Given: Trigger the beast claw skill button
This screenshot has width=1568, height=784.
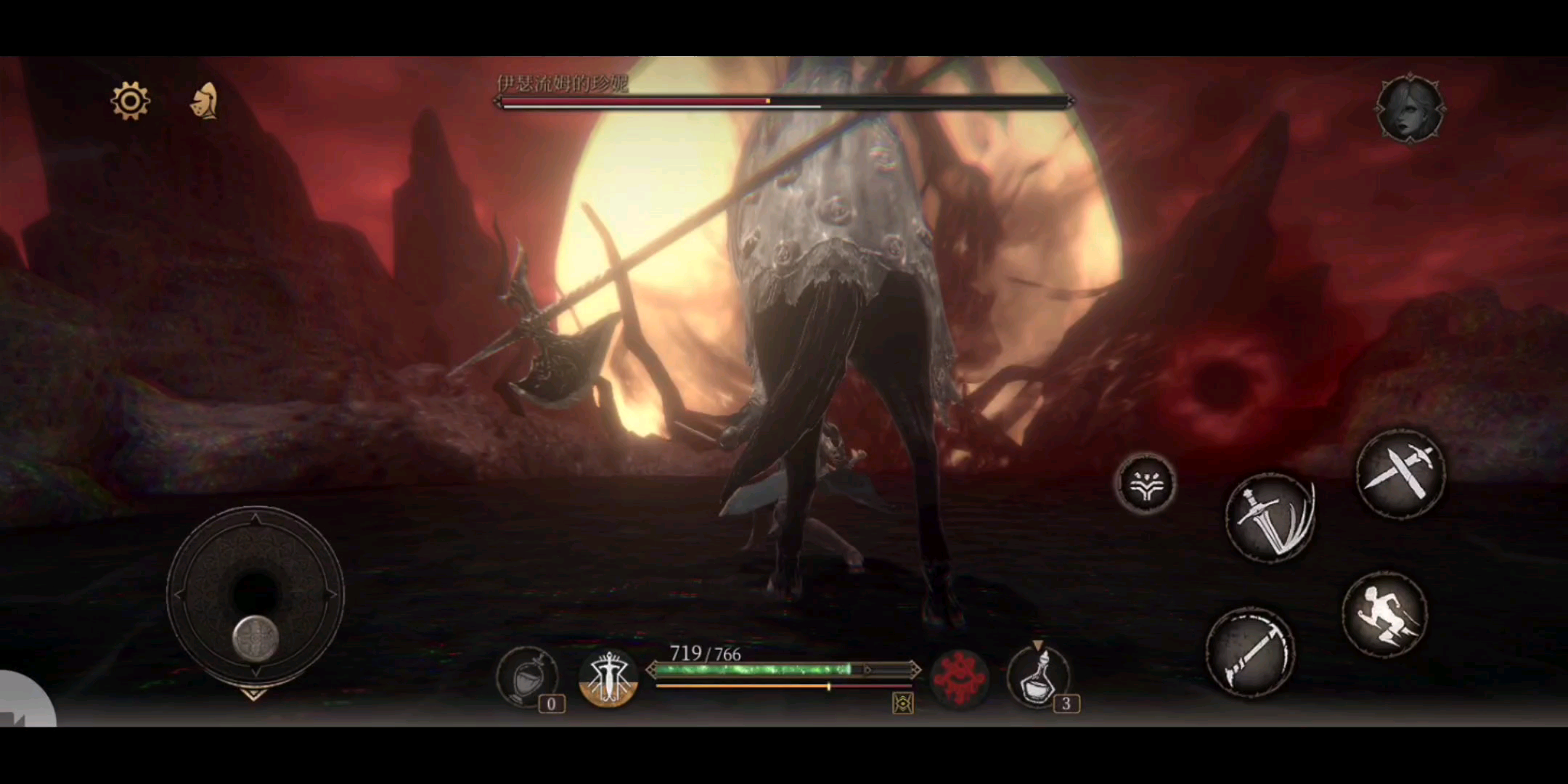Looking at the screenshot, I should click(x=1146, y=483).
